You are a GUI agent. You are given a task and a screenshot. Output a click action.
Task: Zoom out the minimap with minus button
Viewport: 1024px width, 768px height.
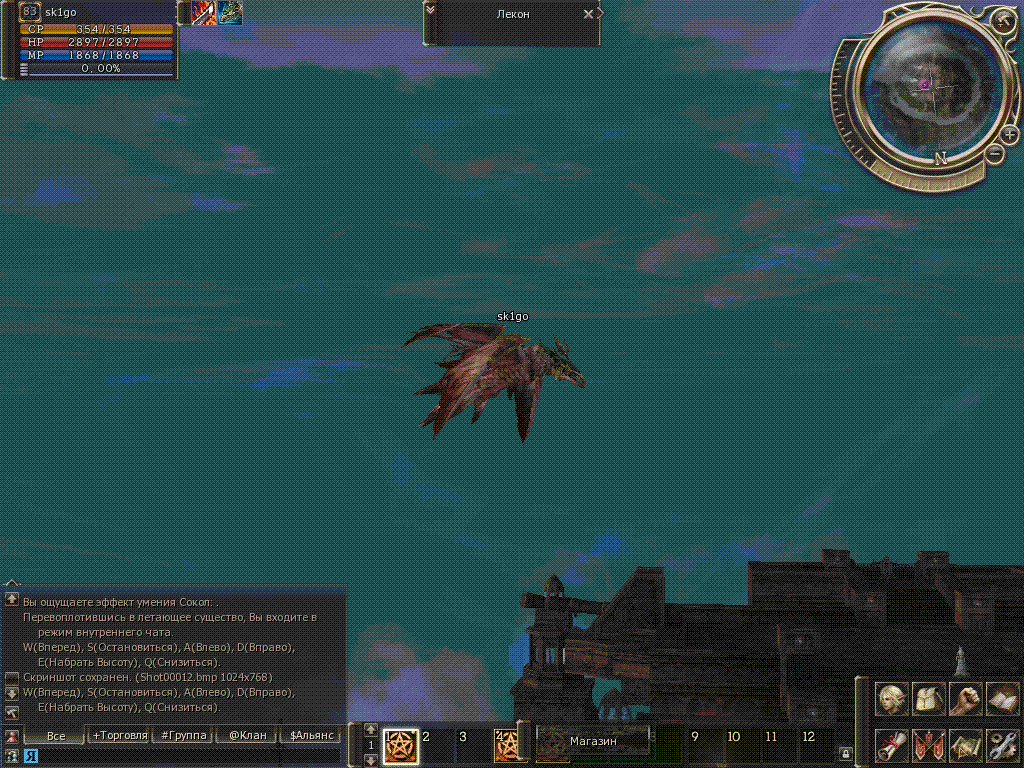[x=994, y=153]
